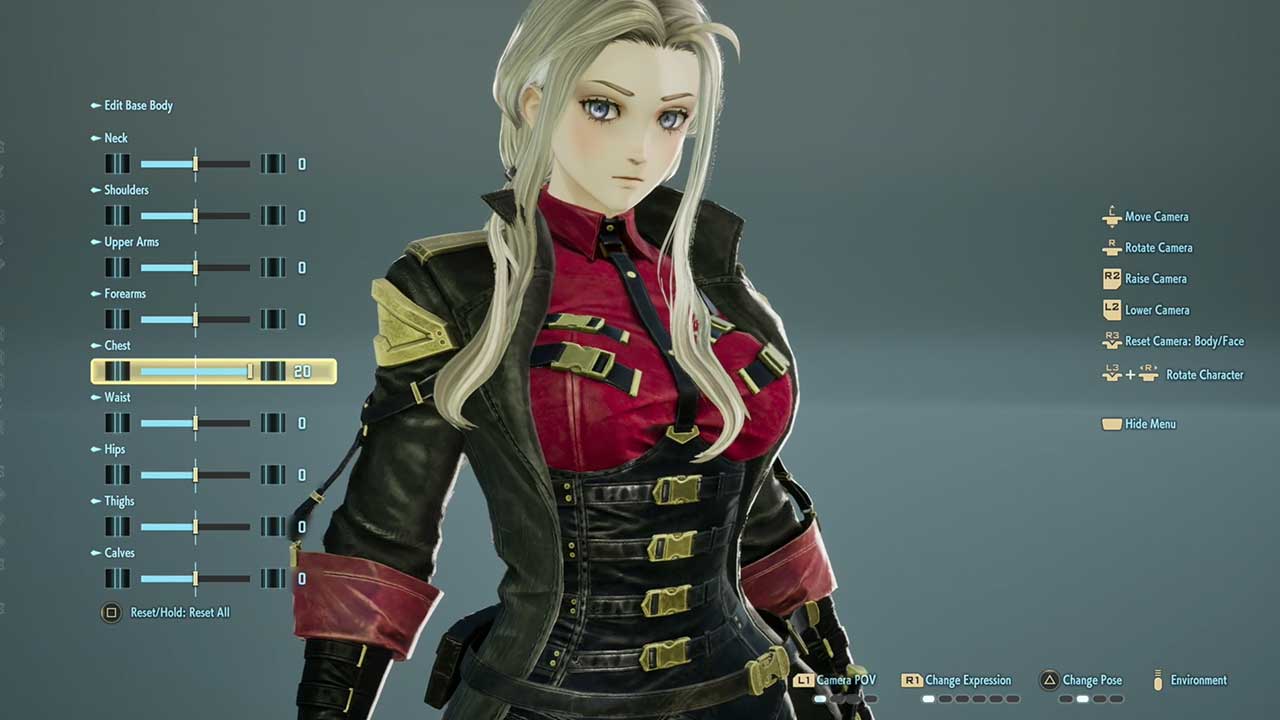Open the Environment option
1280x720 pixels.
[x=1198, y=680]
